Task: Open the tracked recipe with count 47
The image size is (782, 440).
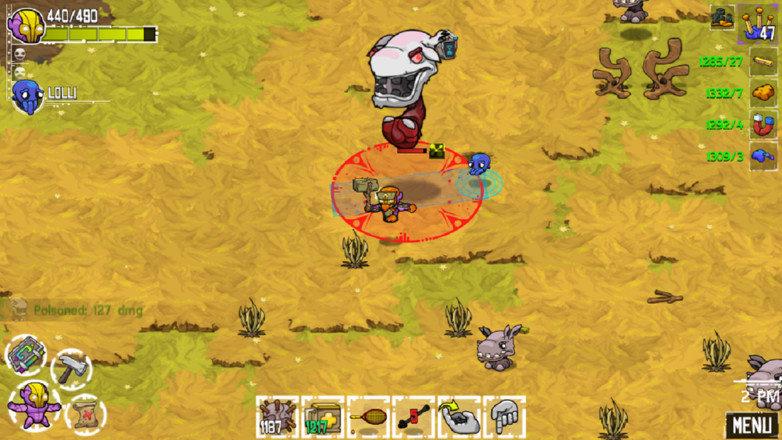Action: 759,22
